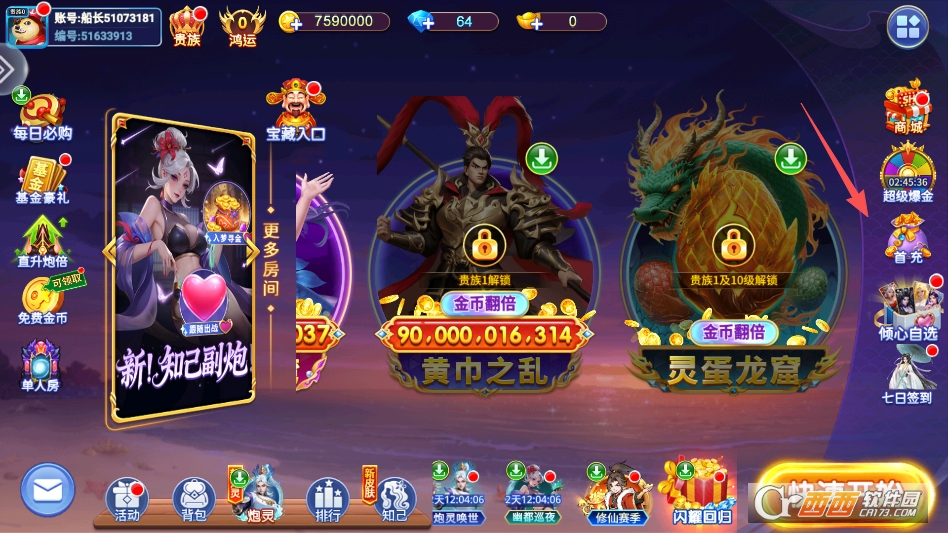Open the grid menu button

click(908, 27)
